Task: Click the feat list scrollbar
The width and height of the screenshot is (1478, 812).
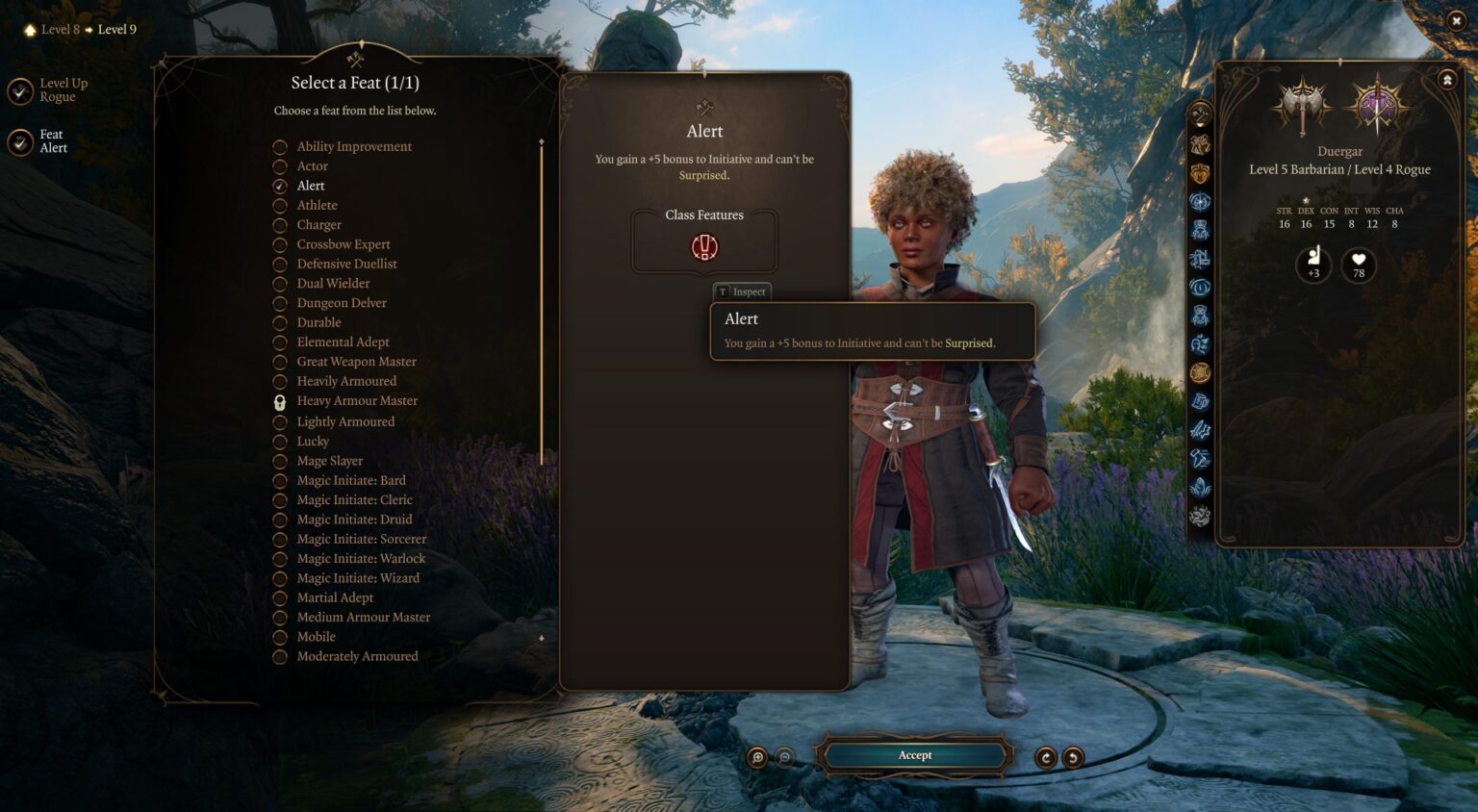Action: click(x=541, y=289)
